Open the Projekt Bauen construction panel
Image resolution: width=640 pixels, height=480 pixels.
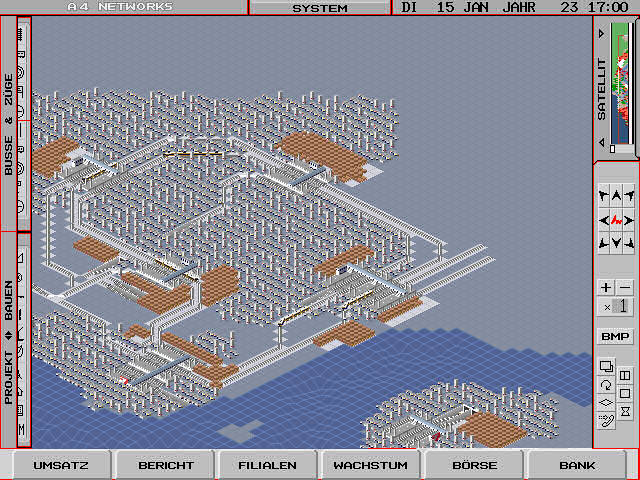click(x=10, y=340)
